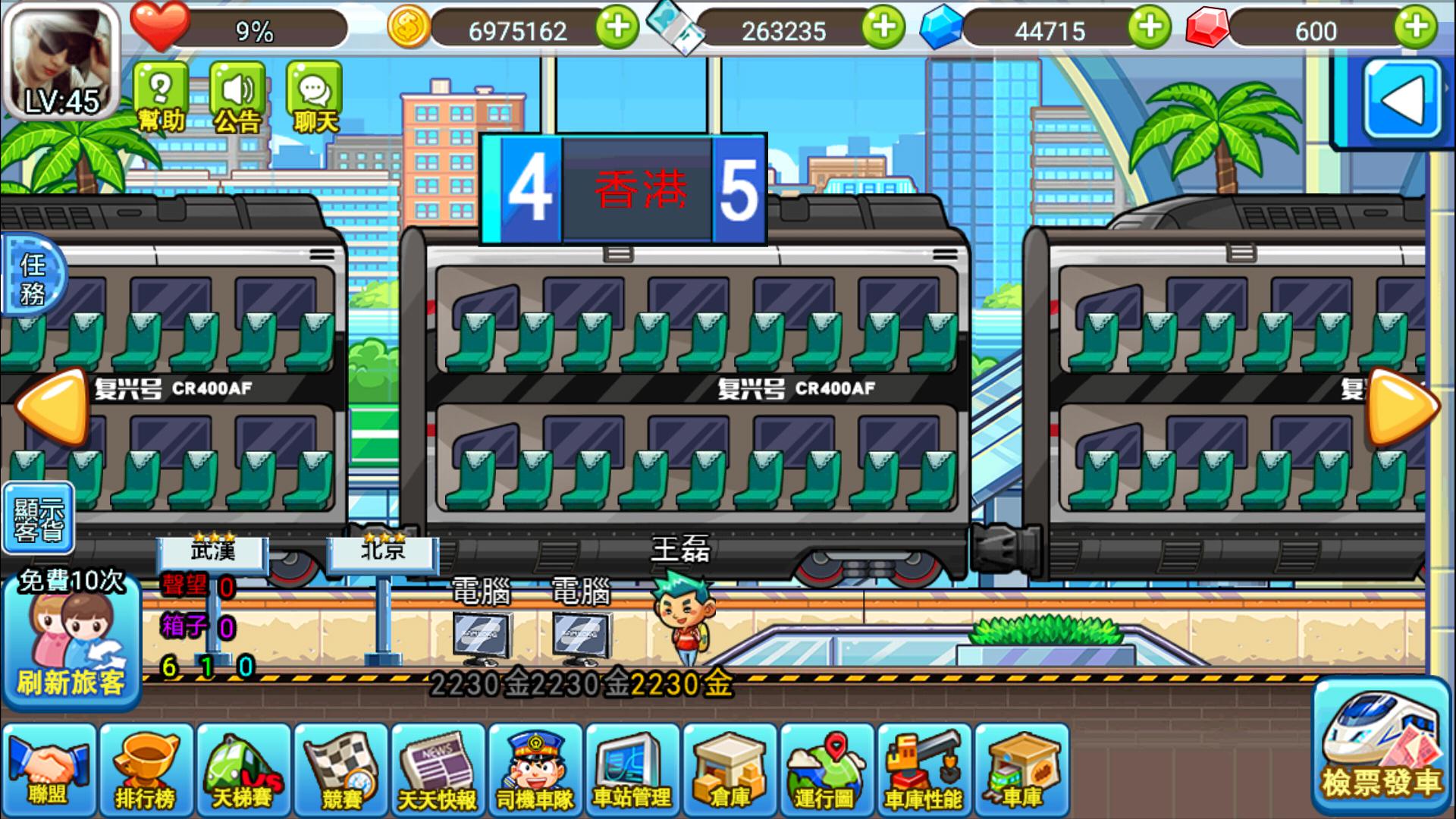
Task: Enter the 天梯賽 ladder competition
Action: tap(243, 770)
